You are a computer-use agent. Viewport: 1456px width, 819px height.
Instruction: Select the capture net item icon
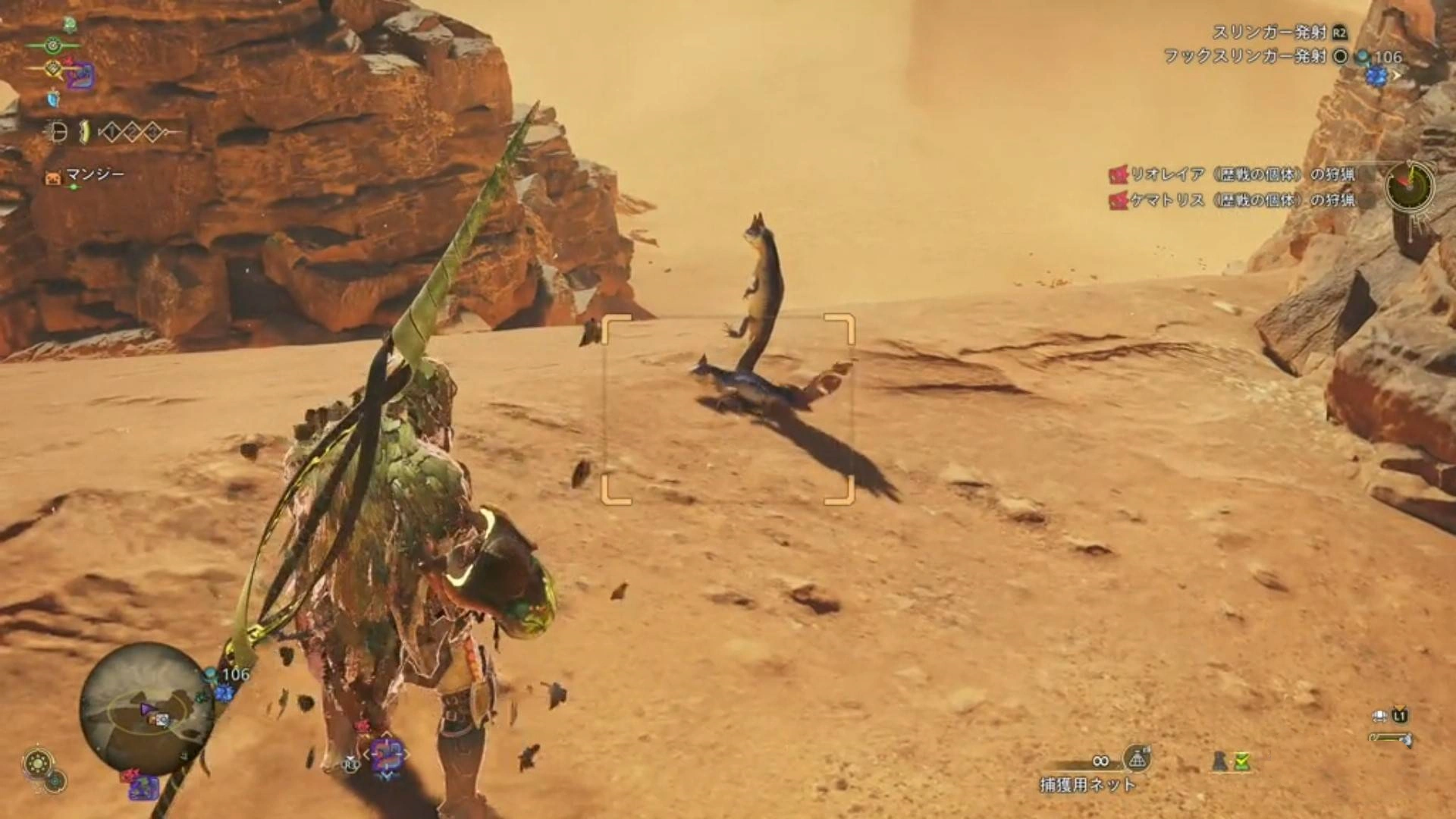(1136, 758)
